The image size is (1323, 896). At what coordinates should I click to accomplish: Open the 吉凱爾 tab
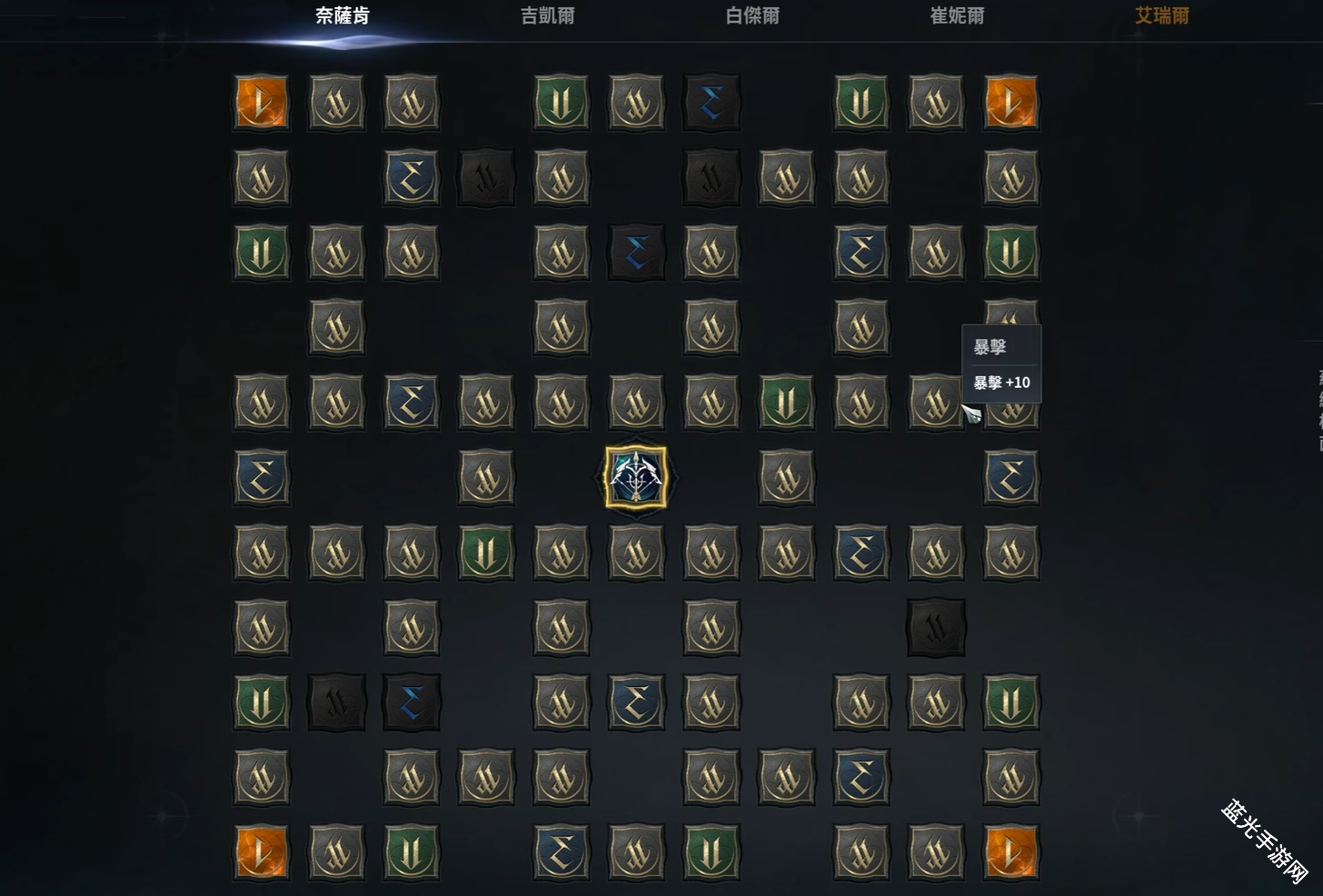pyautogui.click(x=547, y=16)
